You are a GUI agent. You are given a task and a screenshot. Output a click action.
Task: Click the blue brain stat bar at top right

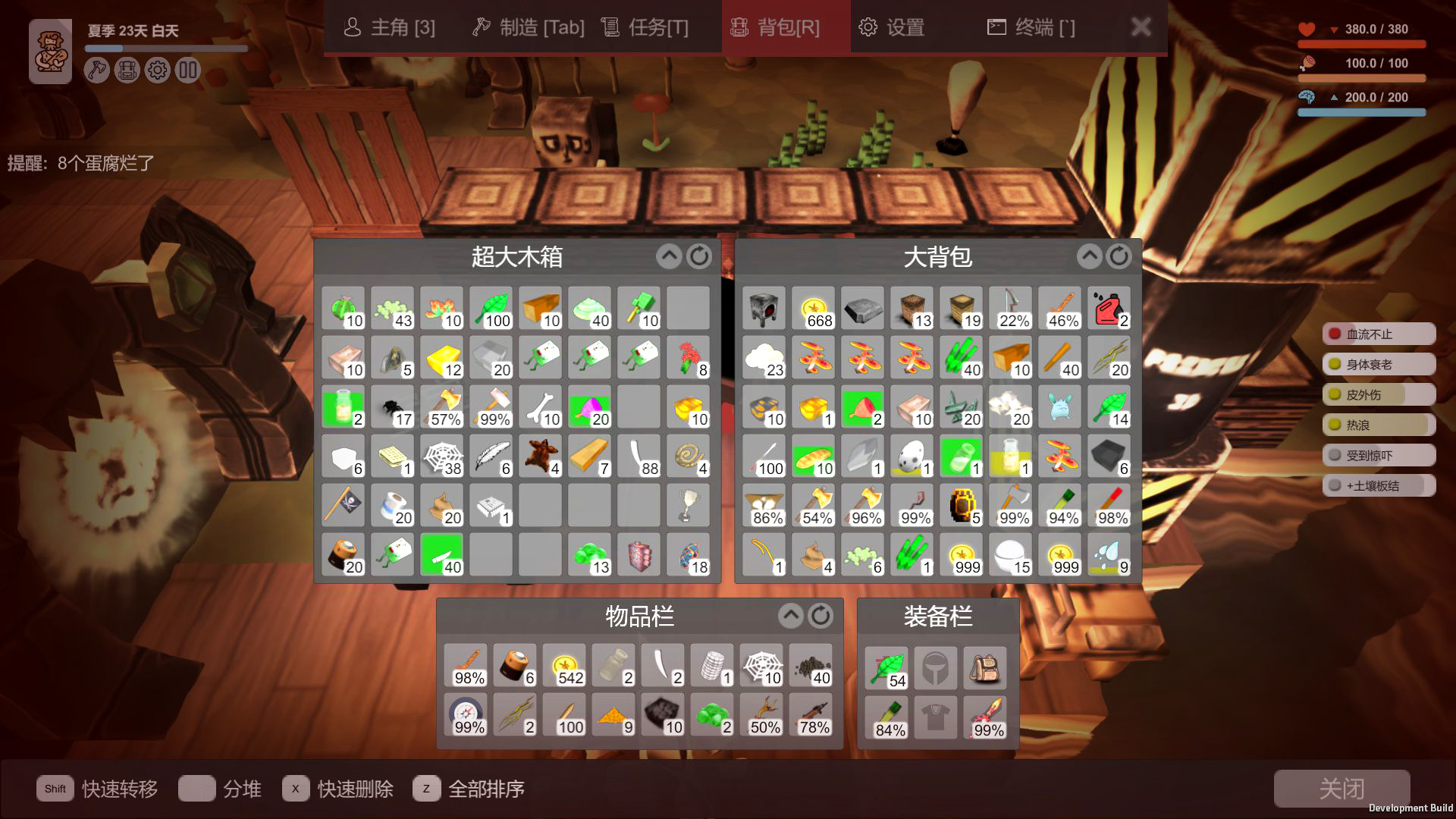(x=1361, y=111)
